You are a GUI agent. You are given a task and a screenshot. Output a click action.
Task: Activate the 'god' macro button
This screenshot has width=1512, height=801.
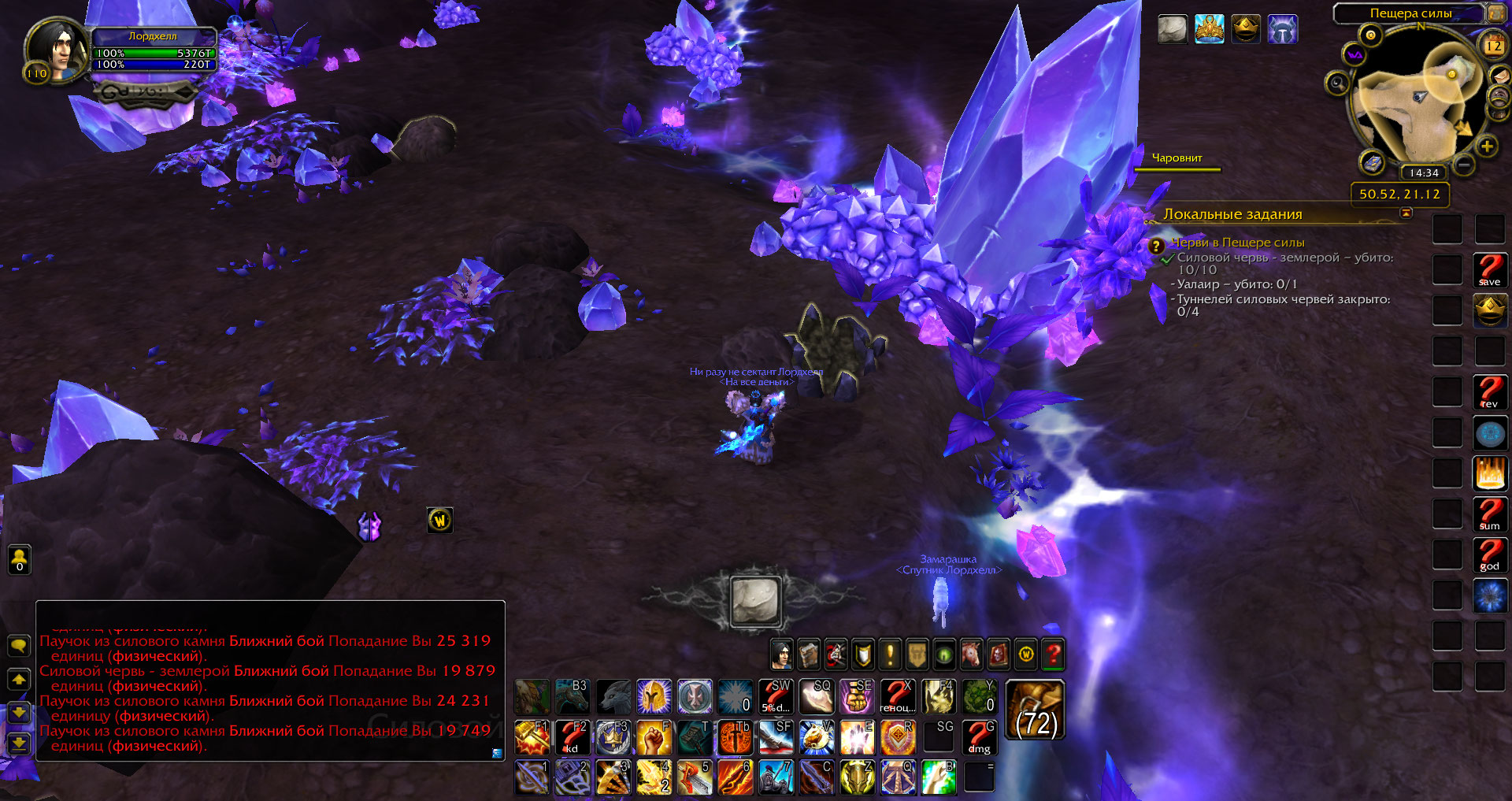pyautogui.click(x=1489, y=555)
